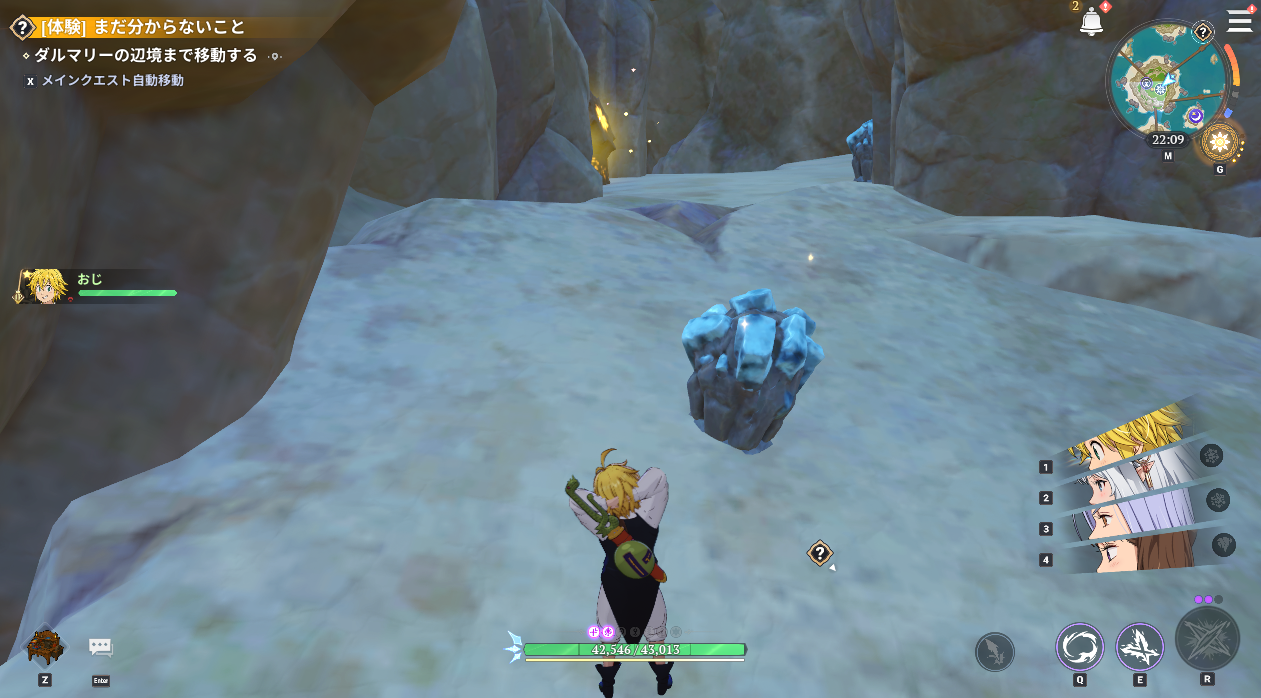Start メインクエスト自動移動 auto-travel
Image resolution: width=1261 pixels, height=698 pixels.
pos(112,80)
